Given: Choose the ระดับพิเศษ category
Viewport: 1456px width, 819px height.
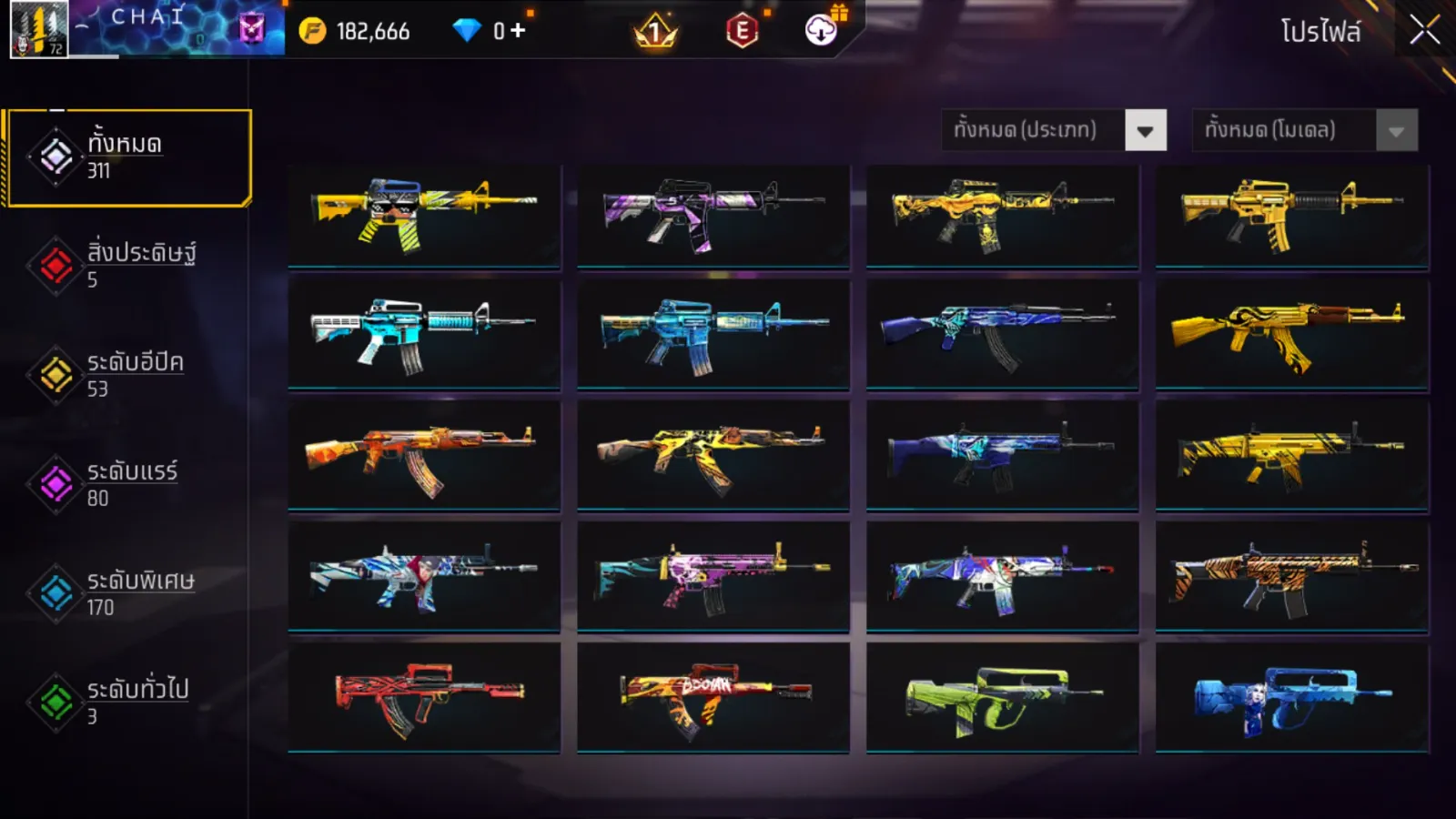Looking at the screenshot, I should click(x=127, y=592).
